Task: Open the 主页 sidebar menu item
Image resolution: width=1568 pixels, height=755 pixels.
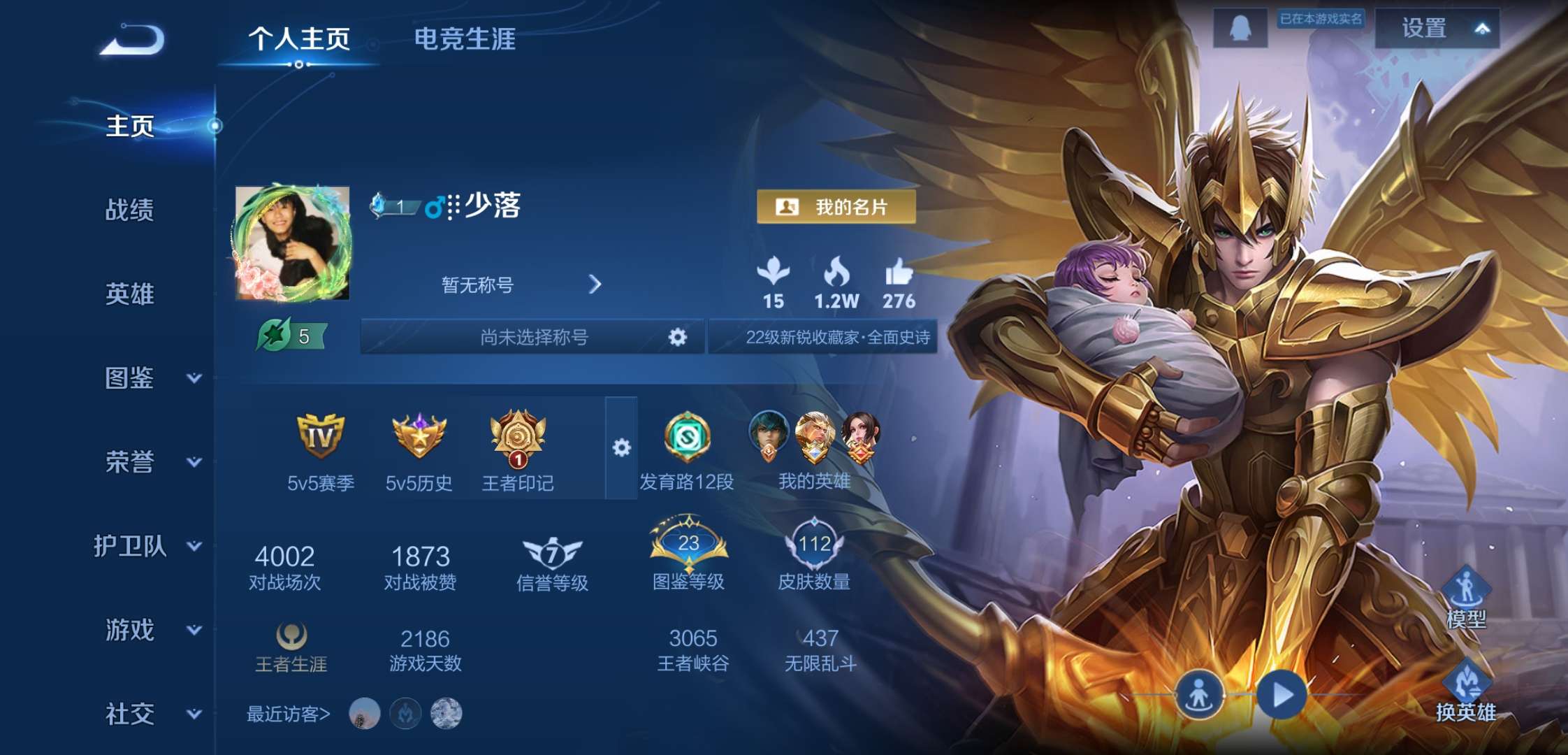Action: click(130, 127)
